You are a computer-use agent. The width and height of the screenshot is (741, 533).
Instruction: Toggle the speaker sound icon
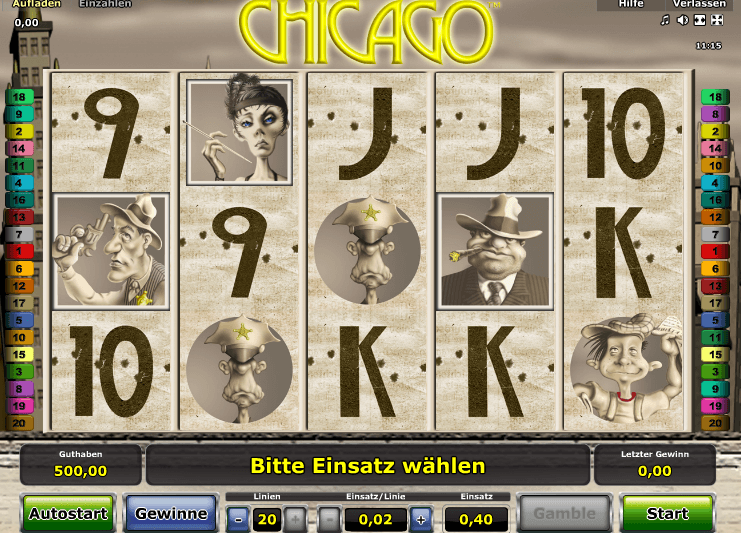click(682, 20)
